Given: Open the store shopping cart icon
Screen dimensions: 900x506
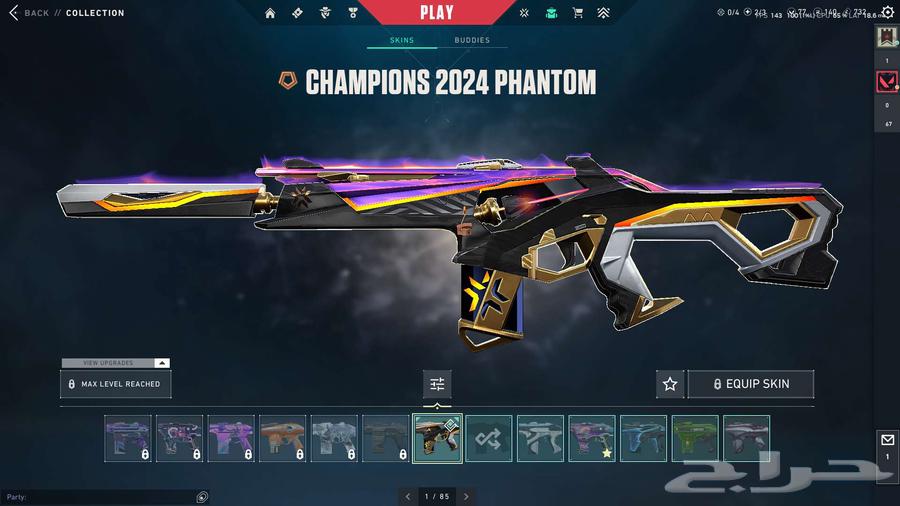Looking at the screenshot, I should click(x=577, y=13).
